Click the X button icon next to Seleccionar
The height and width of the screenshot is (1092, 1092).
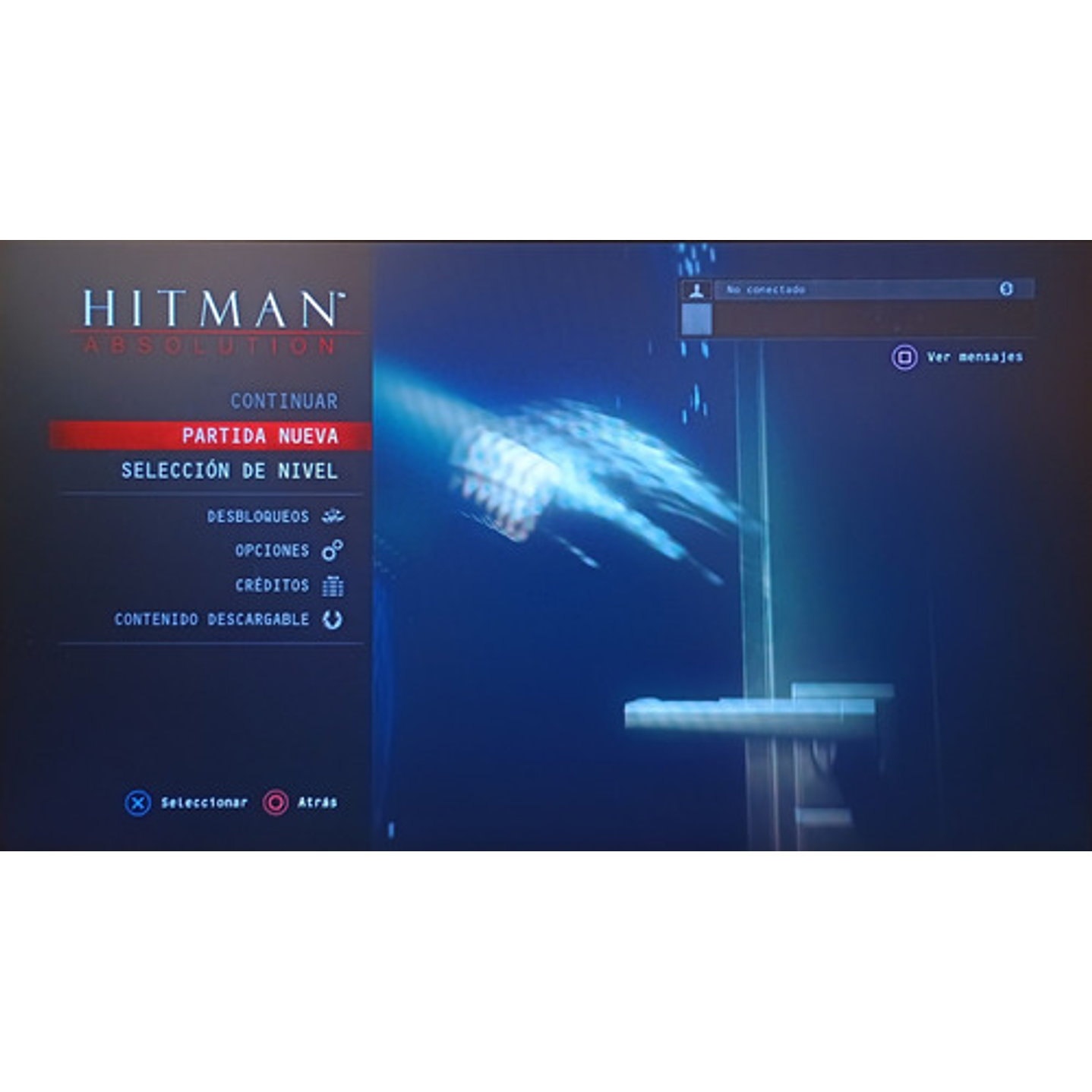click(x=137, y=800)
